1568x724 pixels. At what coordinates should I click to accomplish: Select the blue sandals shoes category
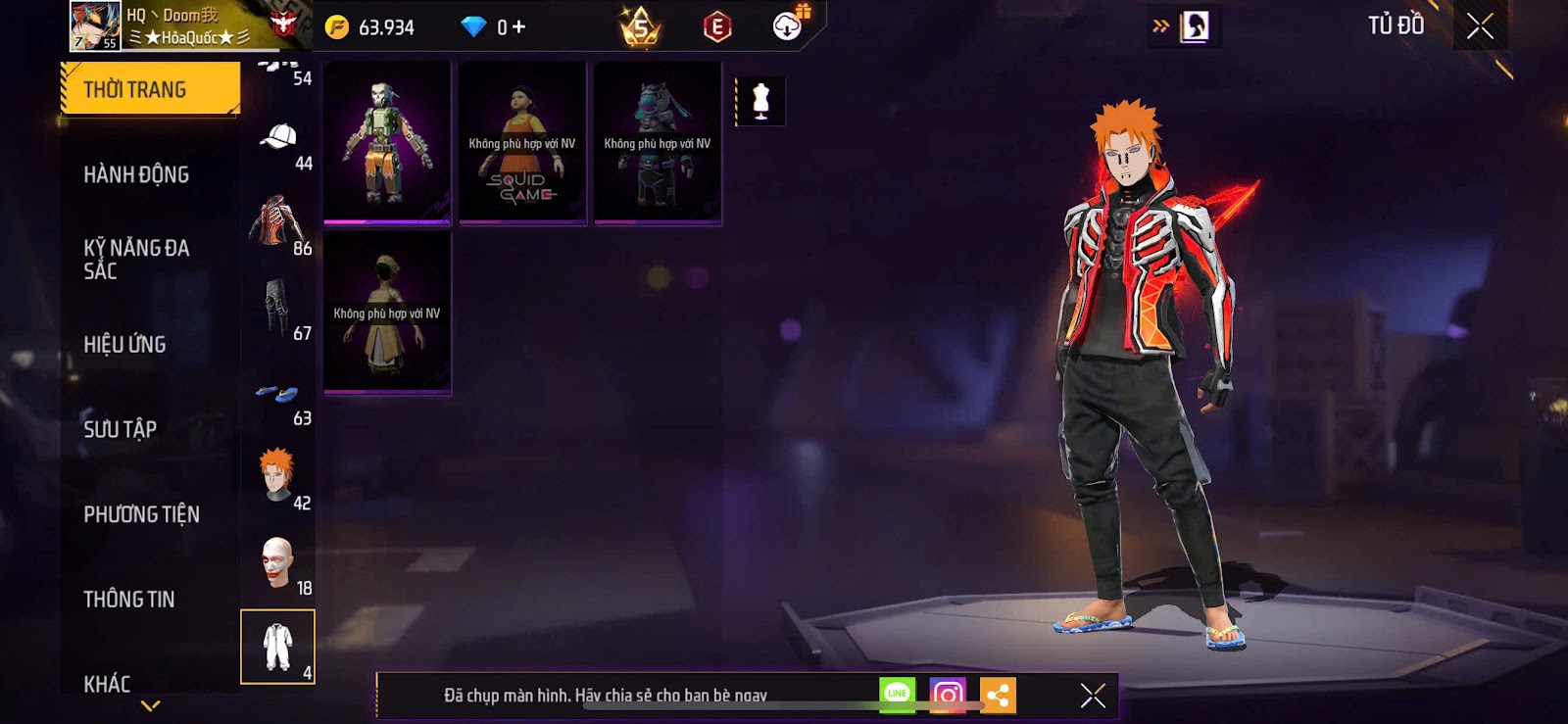(279, 397)
